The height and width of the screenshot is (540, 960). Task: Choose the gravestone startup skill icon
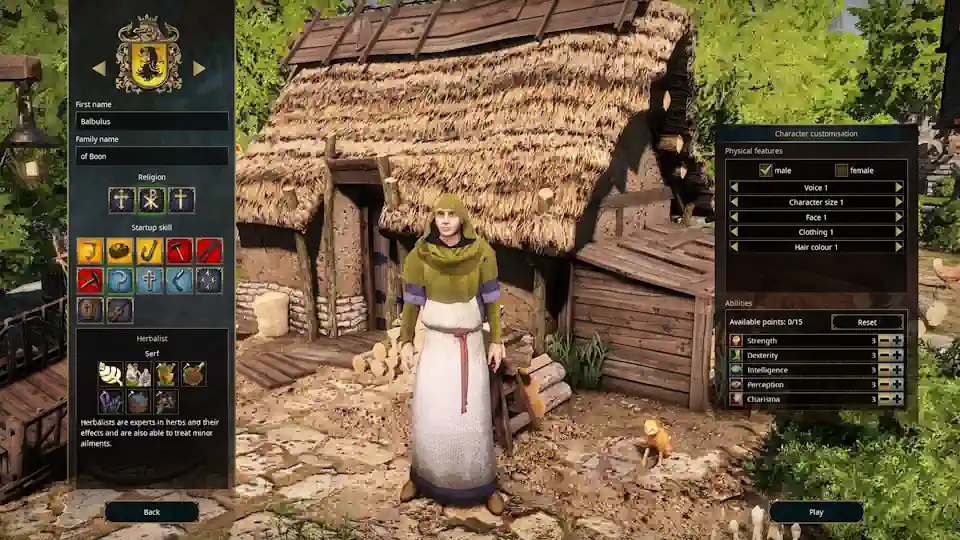[90, 310]
